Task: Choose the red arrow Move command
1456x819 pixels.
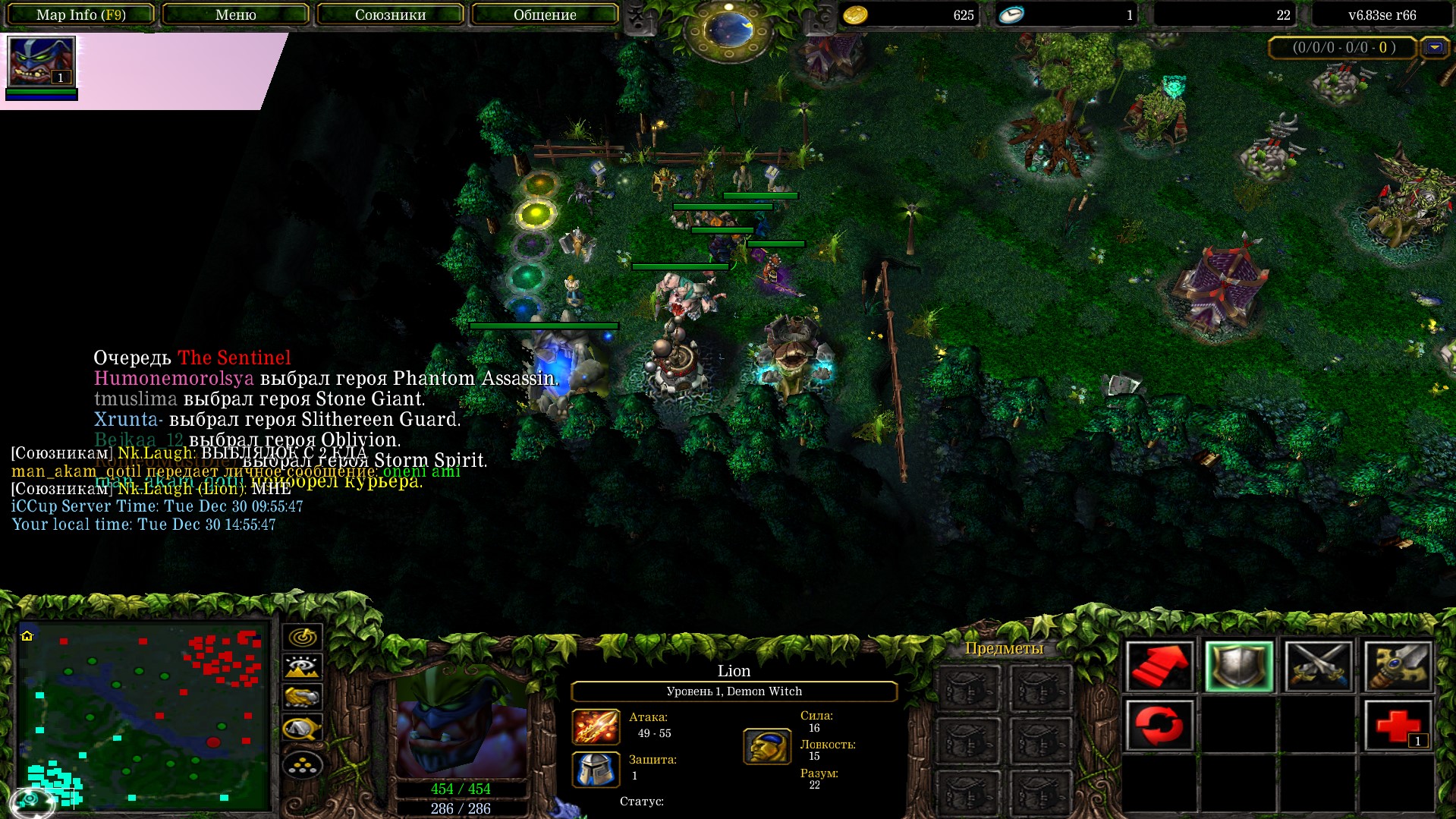Action: [1159, 666]
